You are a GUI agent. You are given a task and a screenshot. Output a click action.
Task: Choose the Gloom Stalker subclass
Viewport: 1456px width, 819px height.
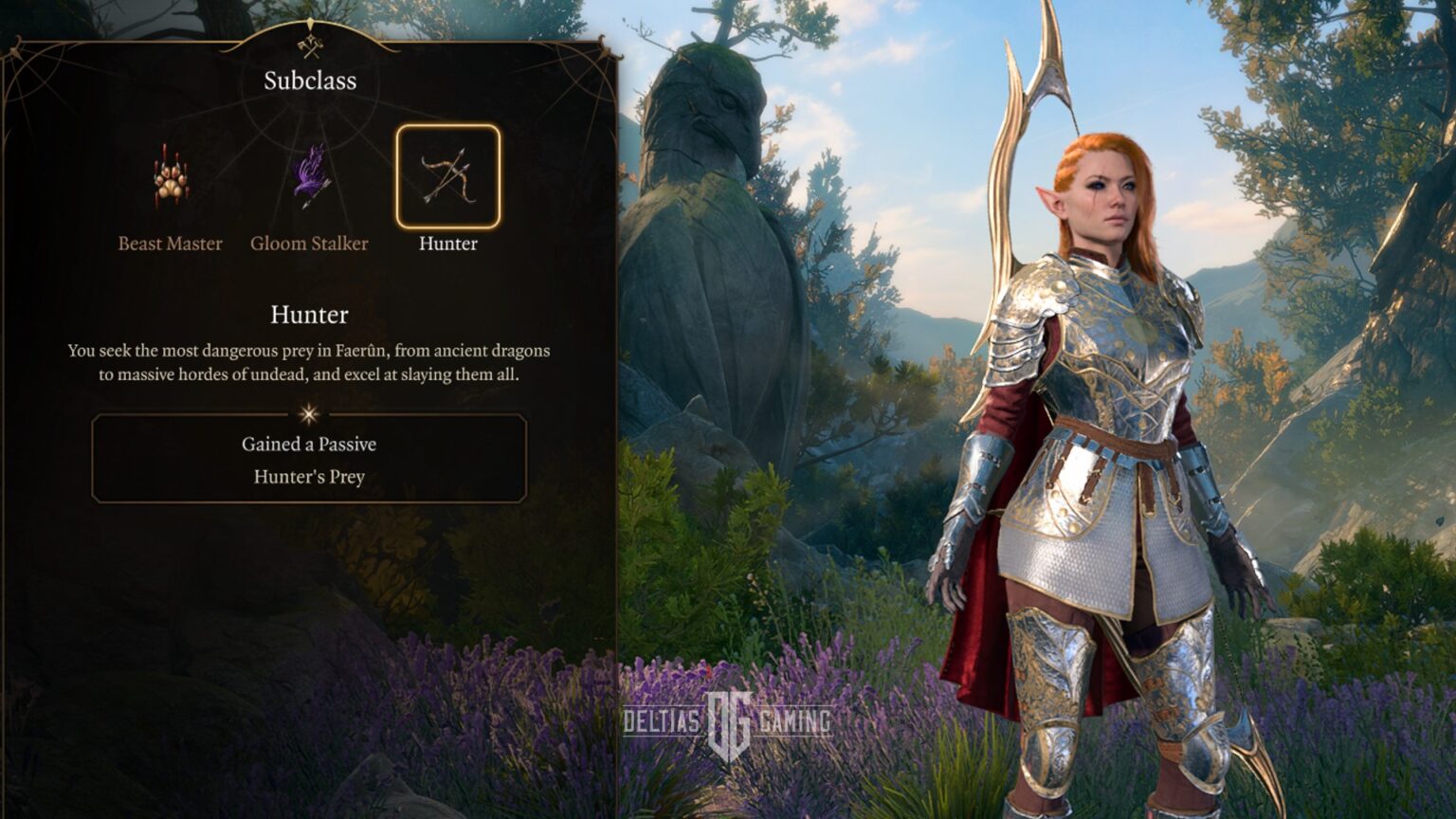[x=310, y=177]
